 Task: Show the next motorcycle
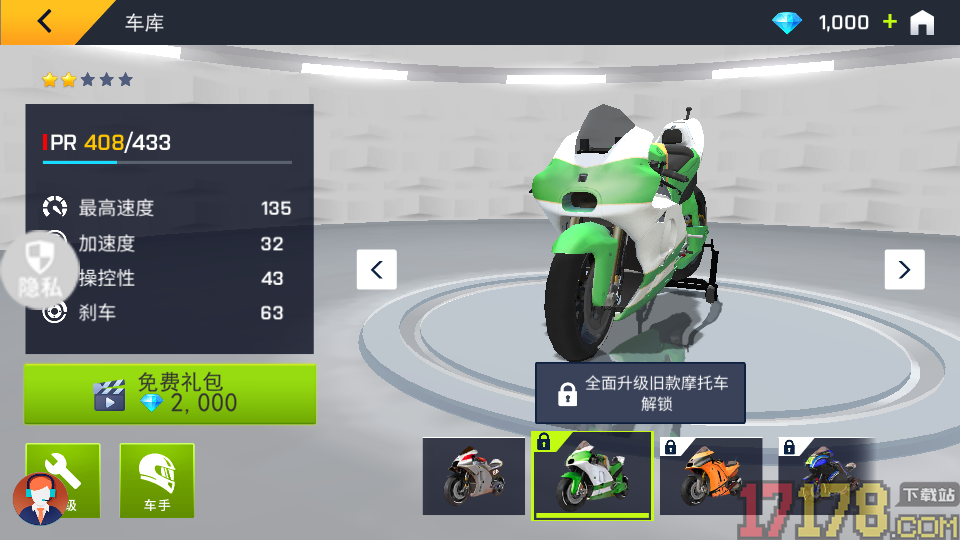coord(904,269)
